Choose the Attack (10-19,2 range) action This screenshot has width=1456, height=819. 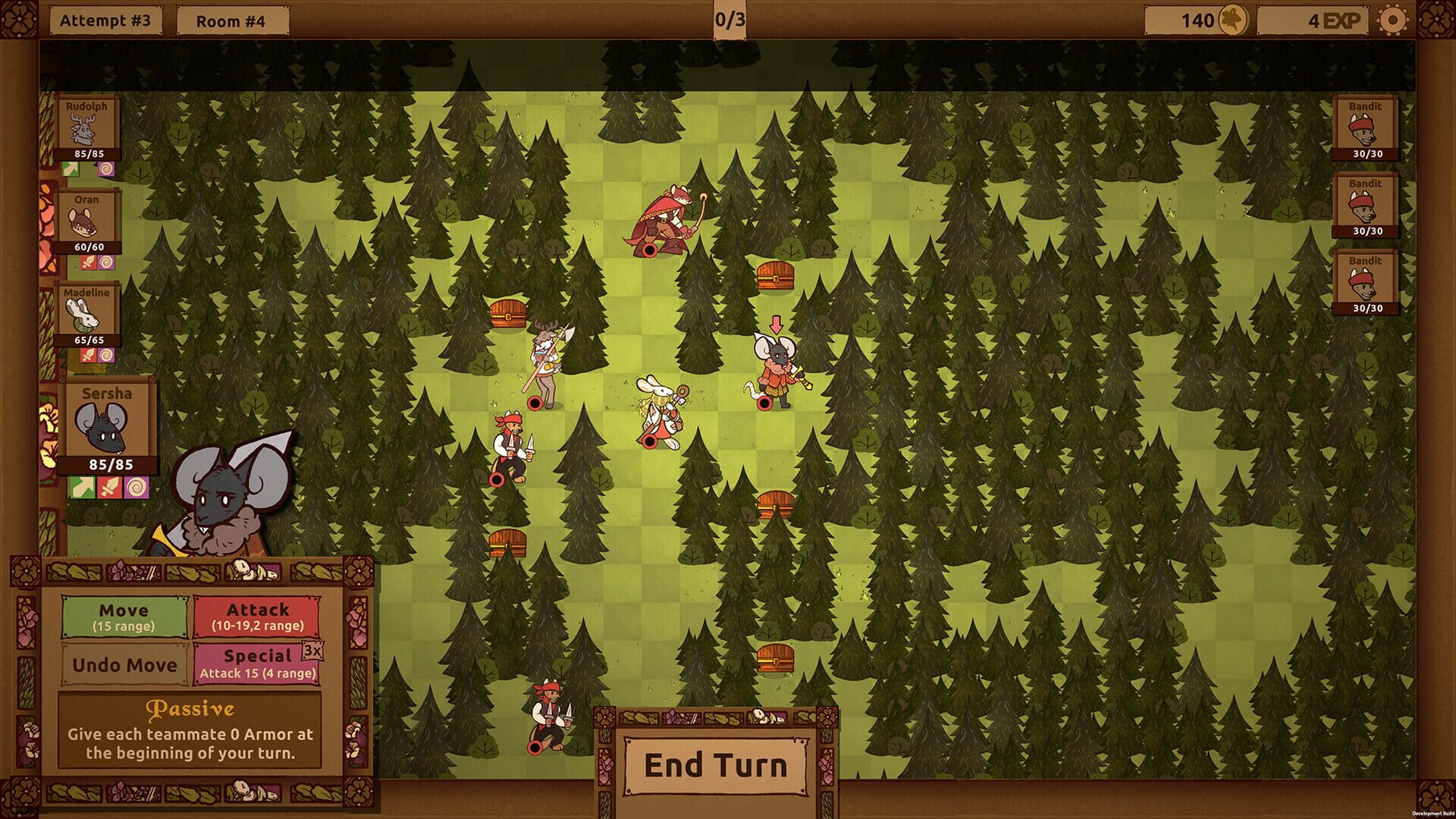coord(258,617)
